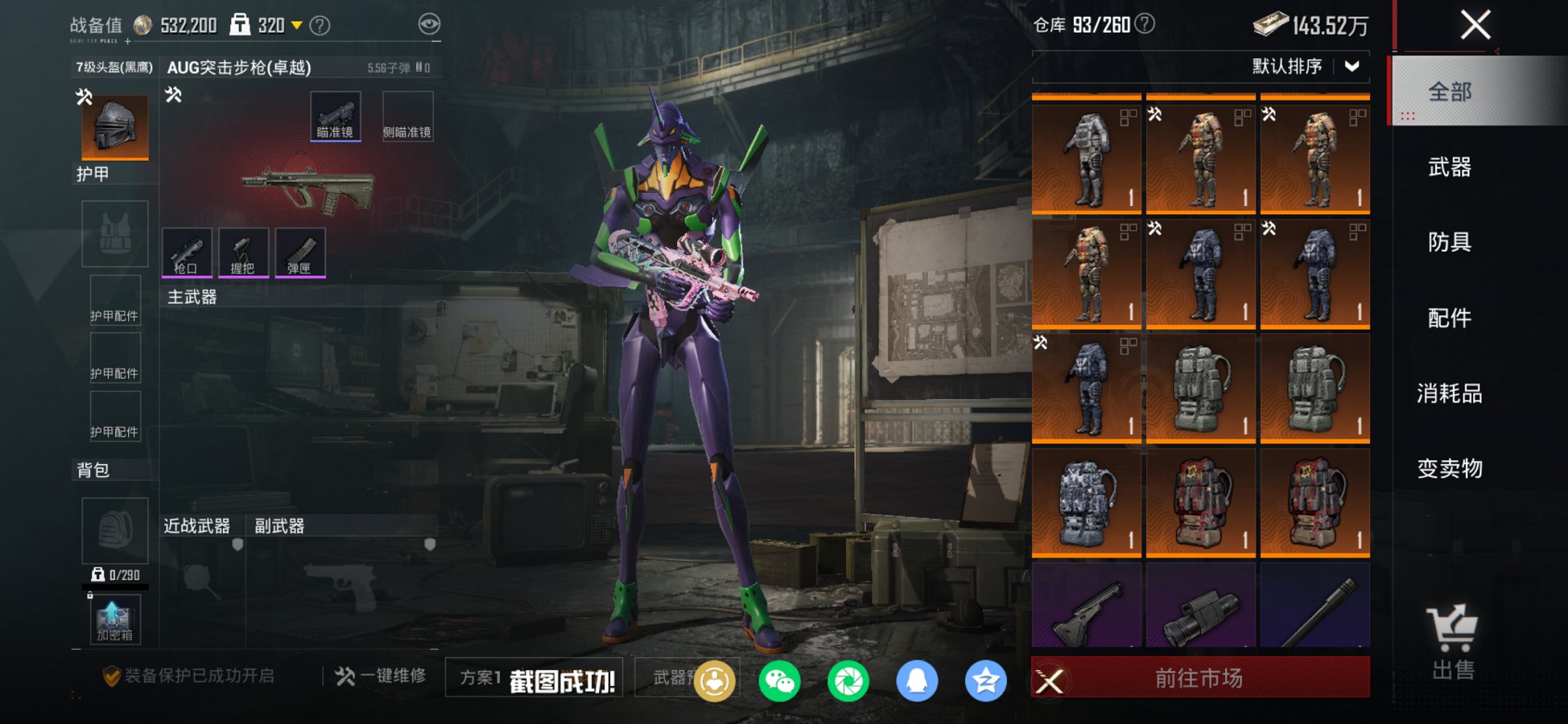Image resolution: width=1568 pixels, height=724 pixels.
Task: Open the warehouse capacity help icon
Action: (x=1145, y=24)
